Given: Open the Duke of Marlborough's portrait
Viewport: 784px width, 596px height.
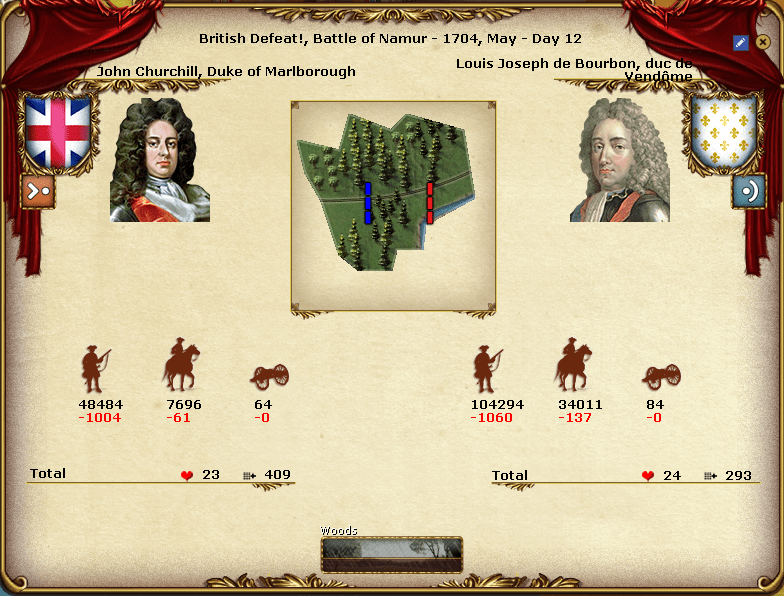Looking at the screenshot, I should click(160, 160).
